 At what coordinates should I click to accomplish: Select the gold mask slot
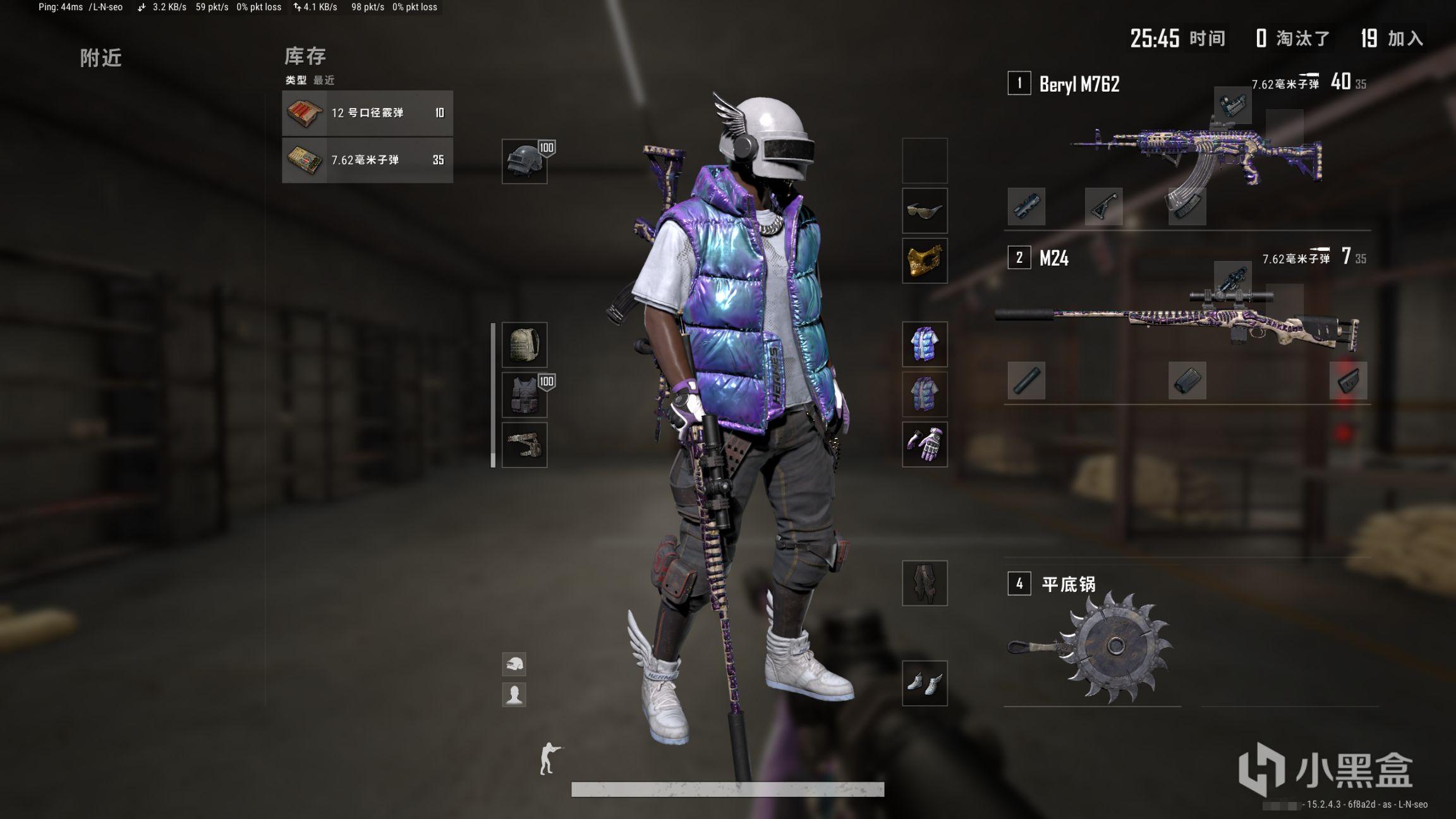point(925,260)
